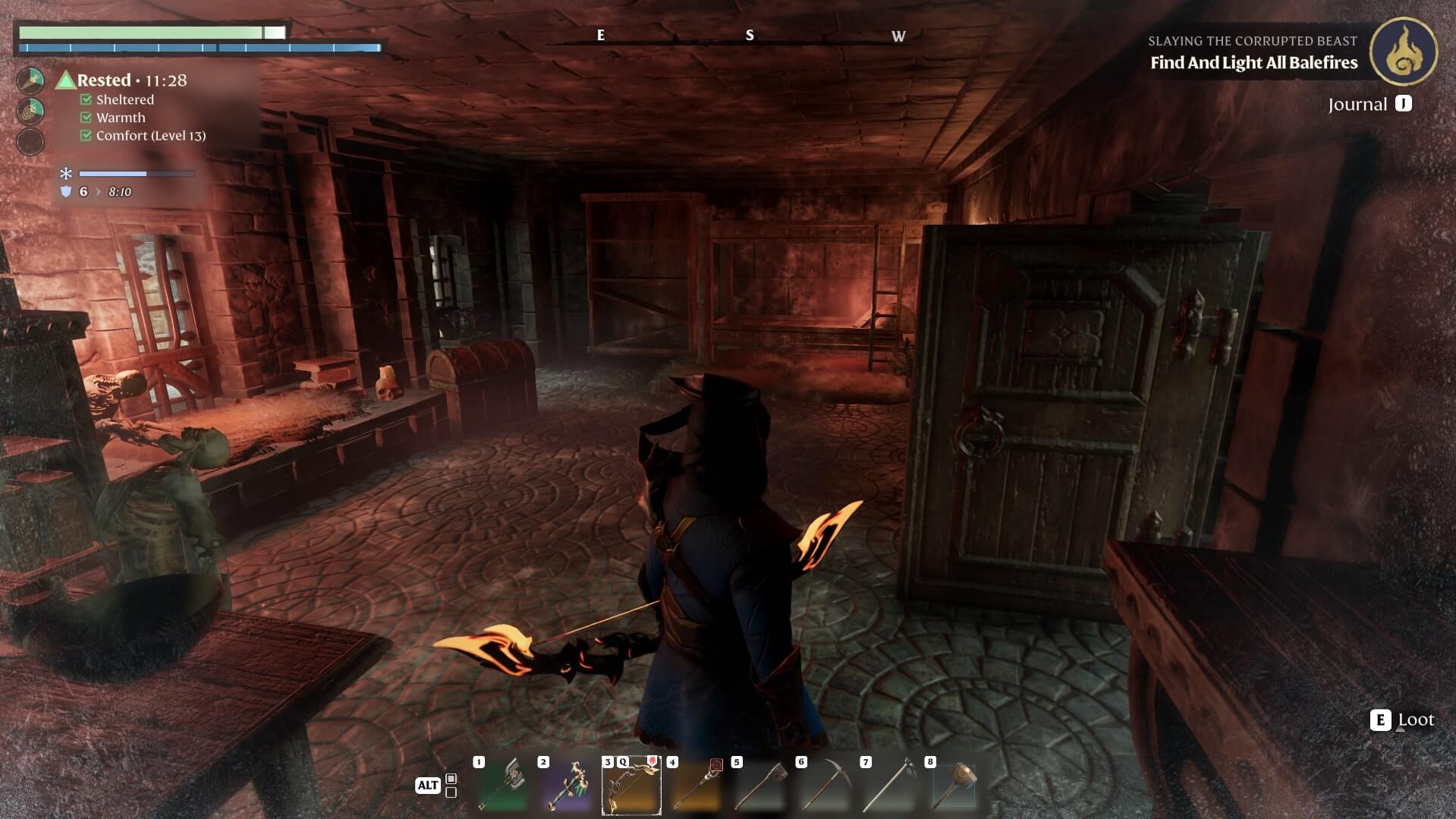Inspect the carrot food buff icon
The height and width of the screenshot is (819, 1456).
pyautogui.click(x=30, y=80)
